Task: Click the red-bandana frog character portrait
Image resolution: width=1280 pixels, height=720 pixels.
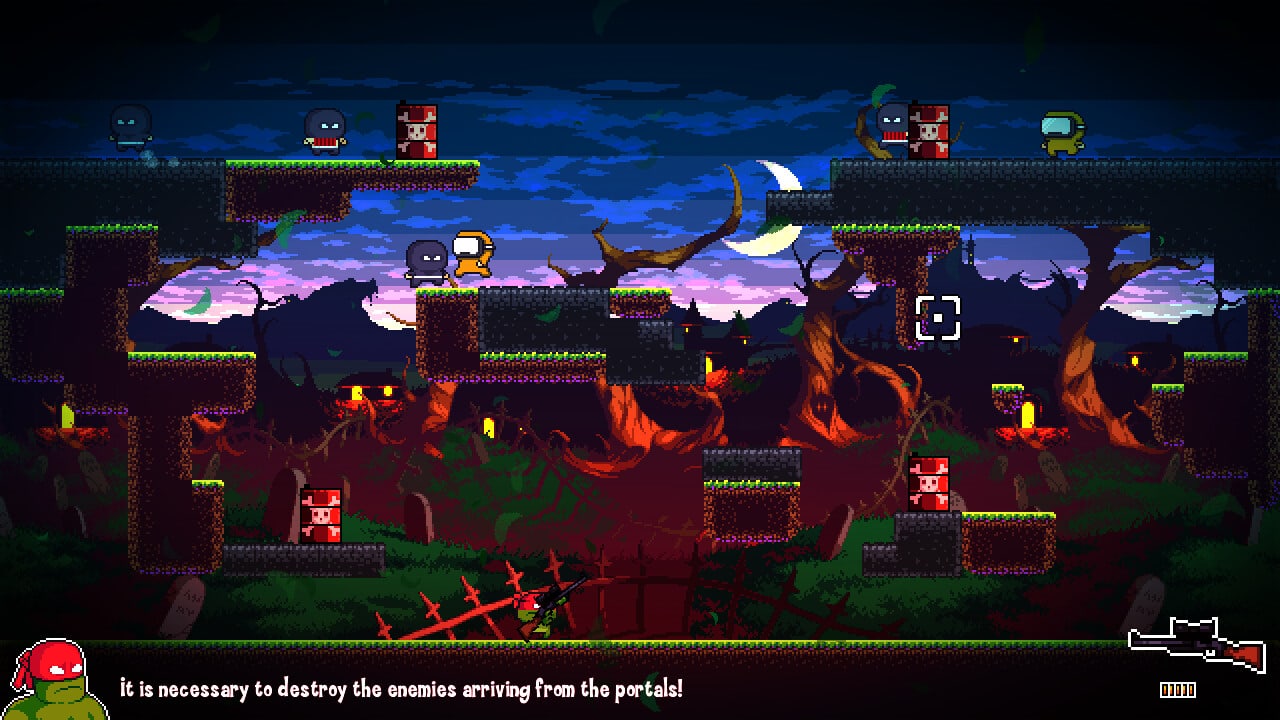Action: point(57,680)
